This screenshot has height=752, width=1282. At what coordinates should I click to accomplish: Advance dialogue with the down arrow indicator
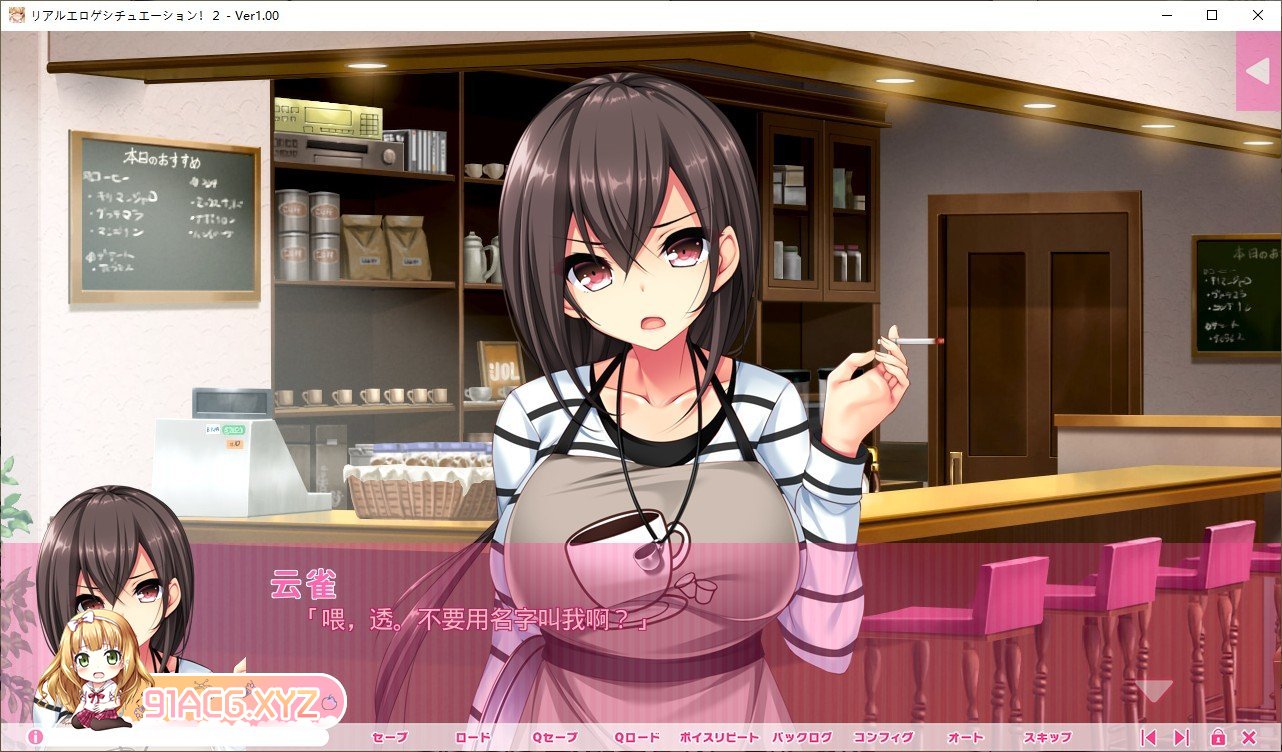1156,690
